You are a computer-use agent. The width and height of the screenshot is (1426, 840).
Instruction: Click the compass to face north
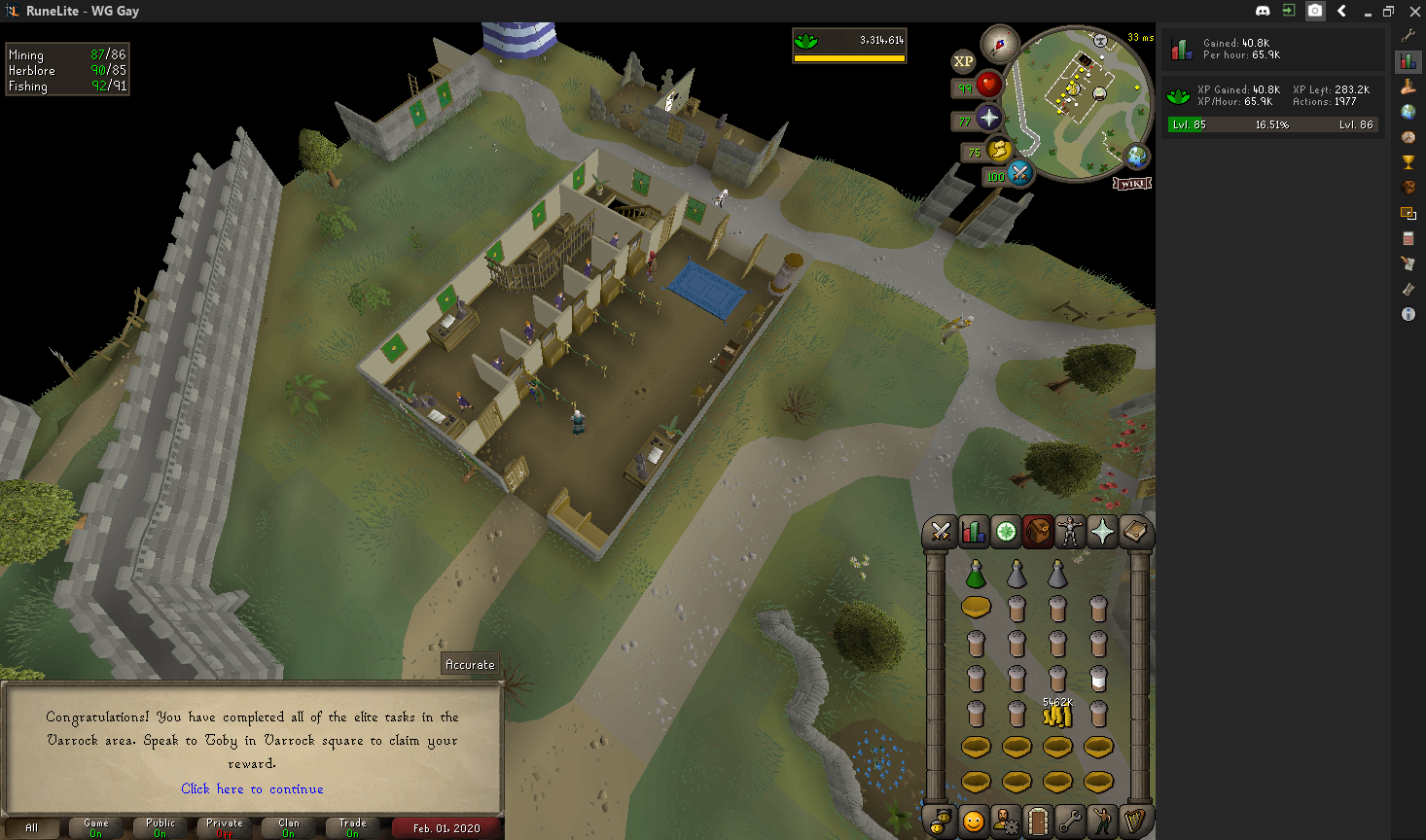999,44
